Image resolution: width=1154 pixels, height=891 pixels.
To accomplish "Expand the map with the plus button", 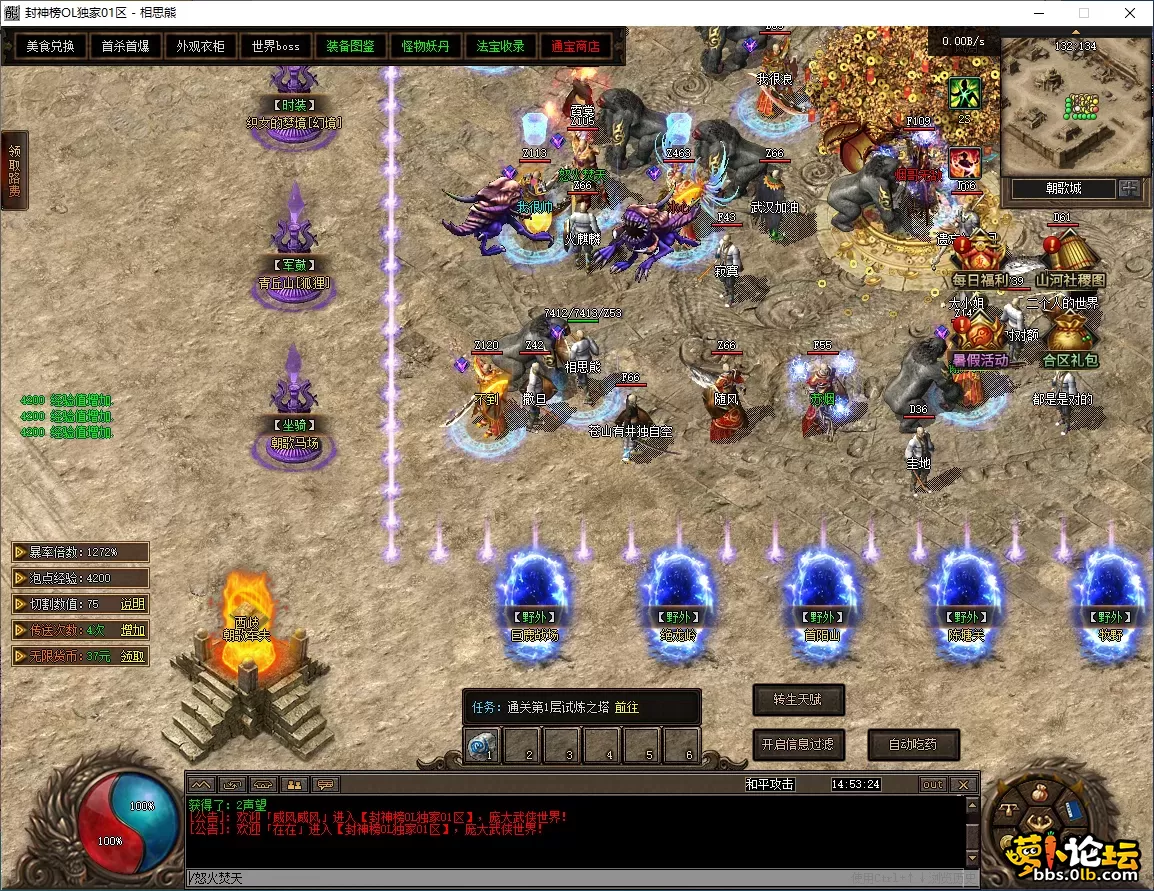I will coord(1130,188).
